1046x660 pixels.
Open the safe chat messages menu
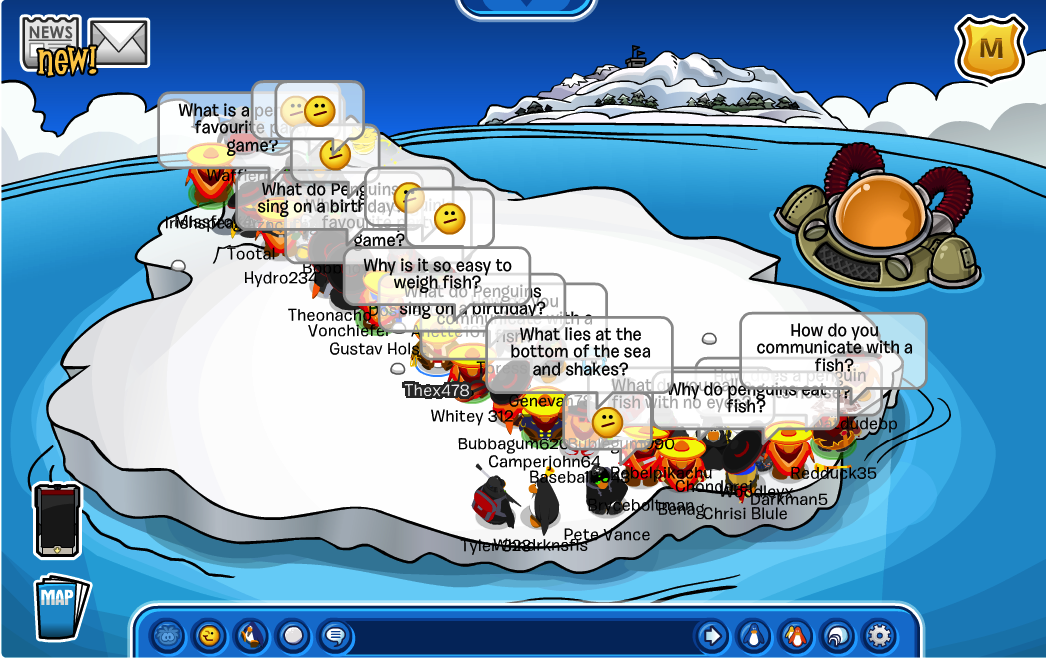(x=335, y=635)
